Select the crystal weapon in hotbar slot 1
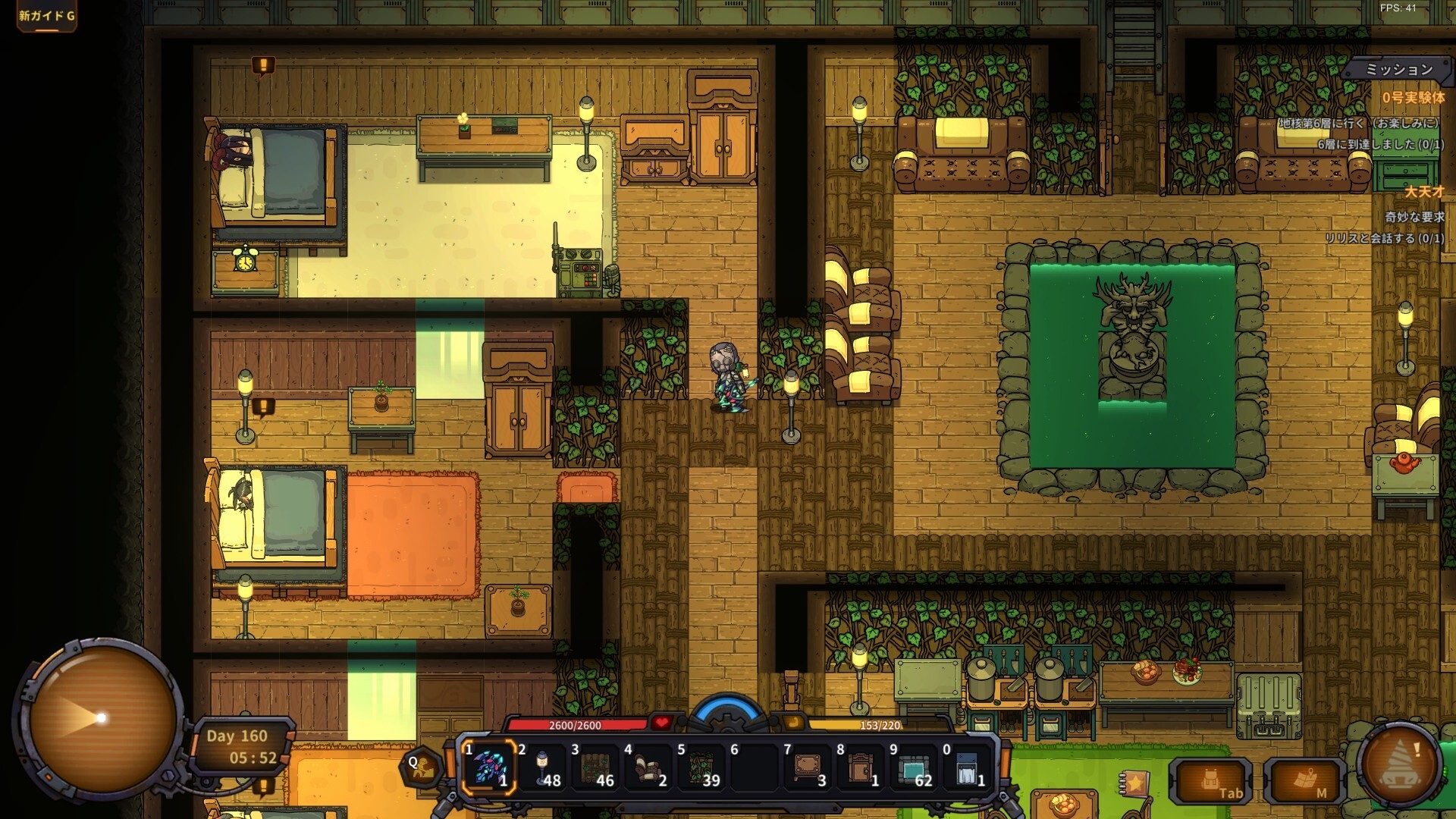The width and height of the screenshot is (1456, 819). coord(489,766)
